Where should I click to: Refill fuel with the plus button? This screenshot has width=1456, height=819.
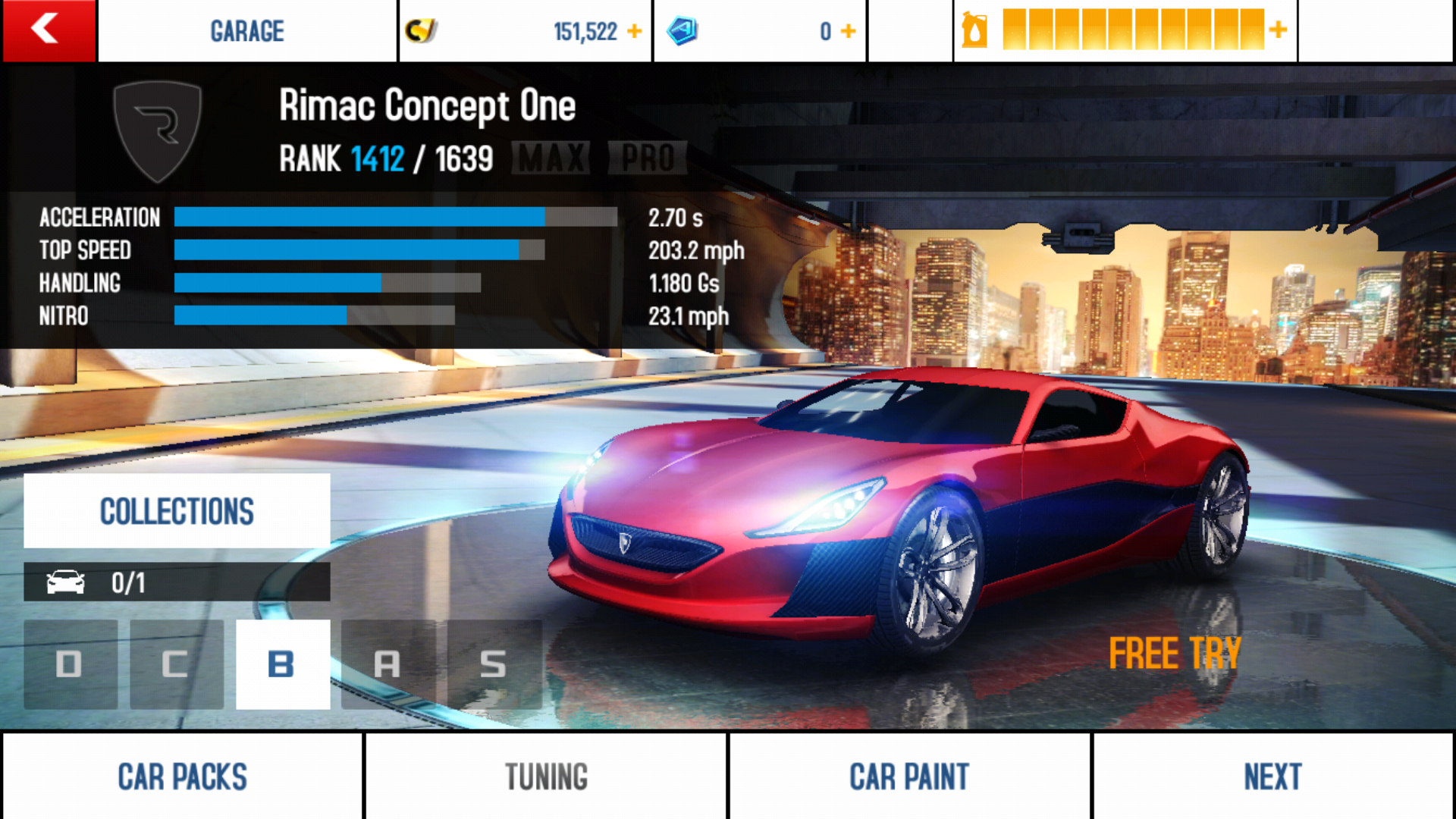(x=1279, y=30)
